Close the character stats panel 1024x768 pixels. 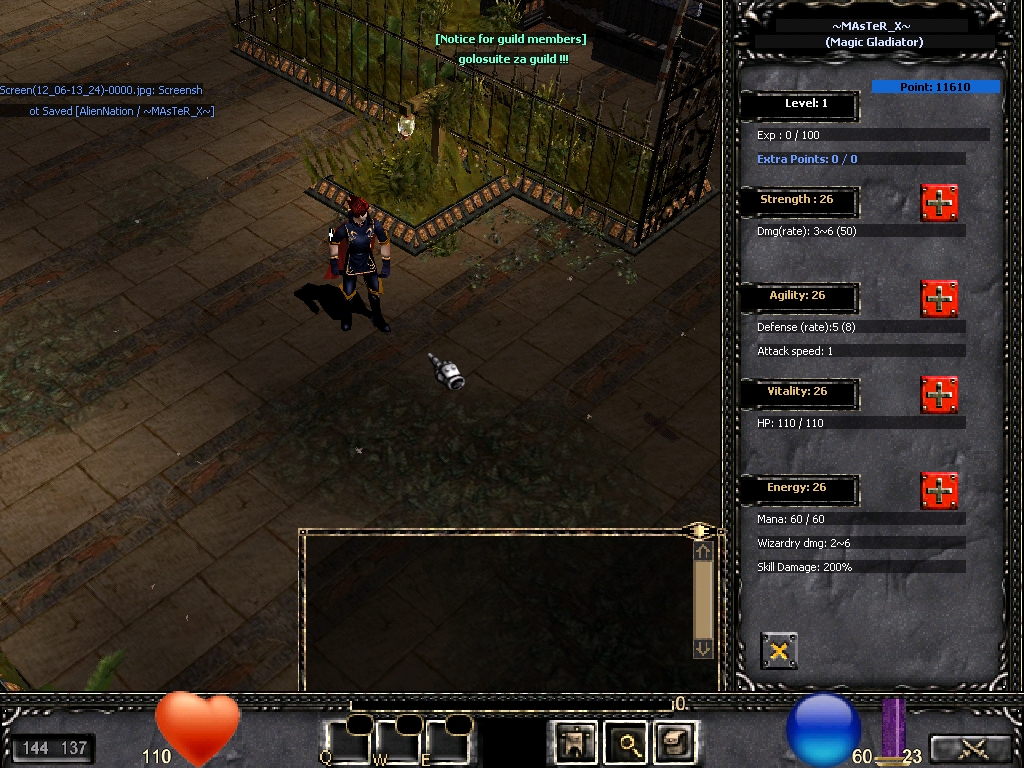click(x=779, y=651)
